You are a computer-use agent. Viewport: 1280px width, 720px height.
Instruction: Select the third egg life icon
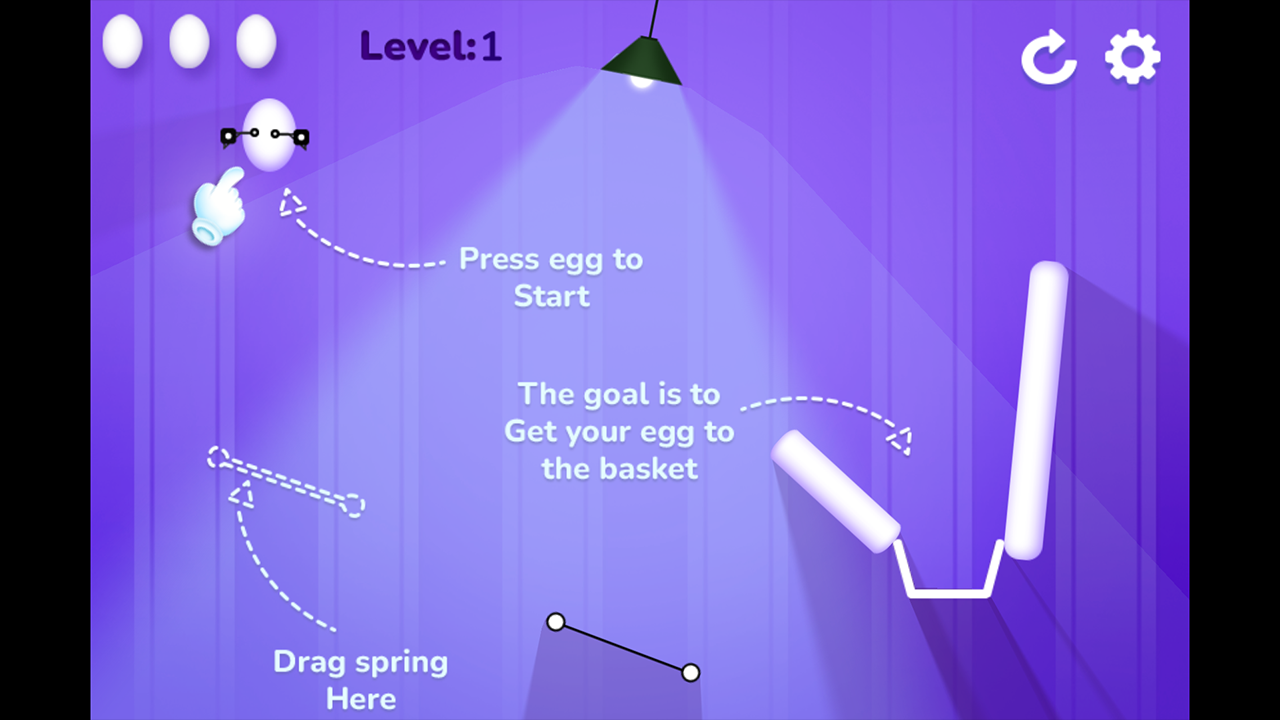click(x=256, y=41)
